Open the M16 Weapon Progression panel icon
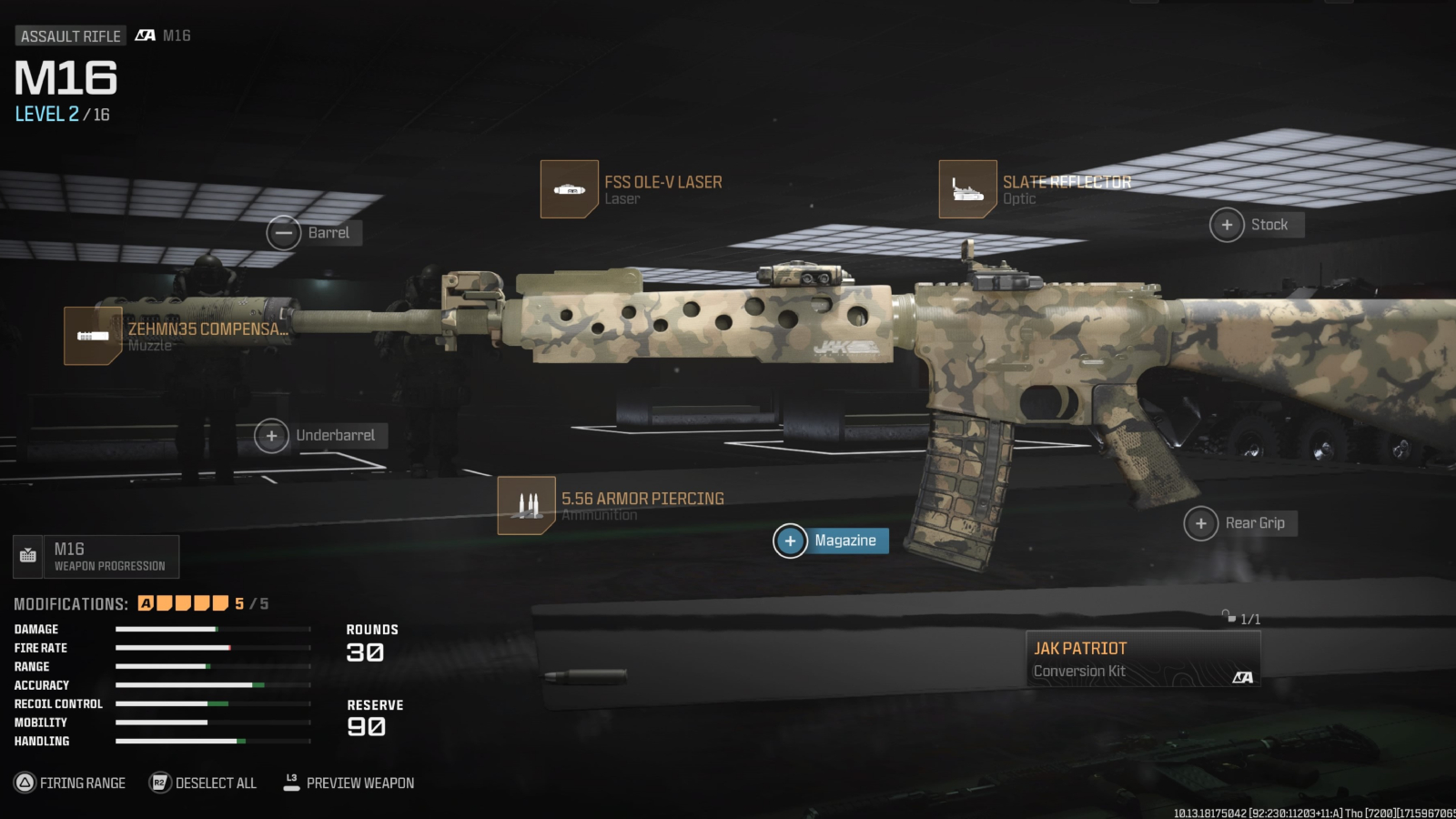 (x=29, y=555)
